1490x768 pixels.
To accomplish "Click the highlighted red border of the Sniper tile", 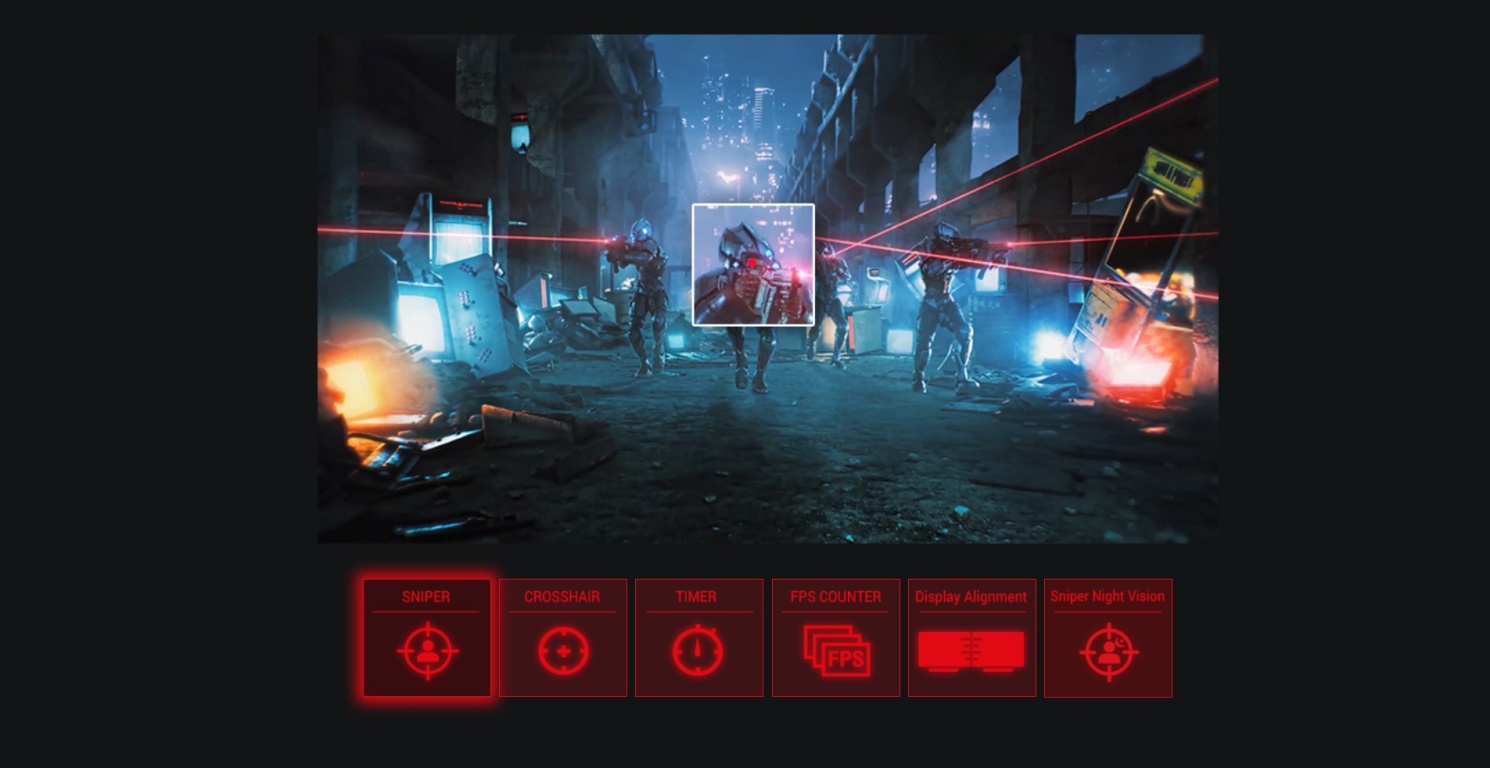I will [x=426, y=580].
